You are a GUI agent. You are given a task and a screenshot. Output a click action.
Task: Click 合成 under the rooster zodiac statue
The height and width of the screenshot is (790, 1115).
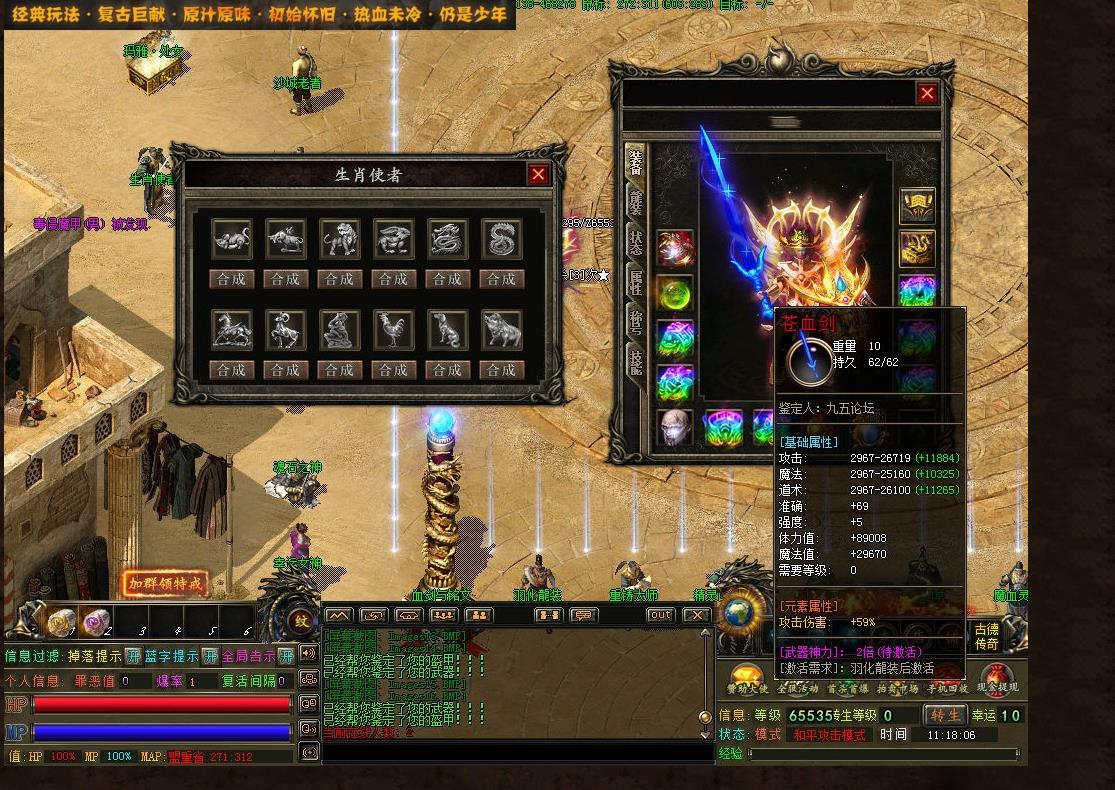point(393,370)
